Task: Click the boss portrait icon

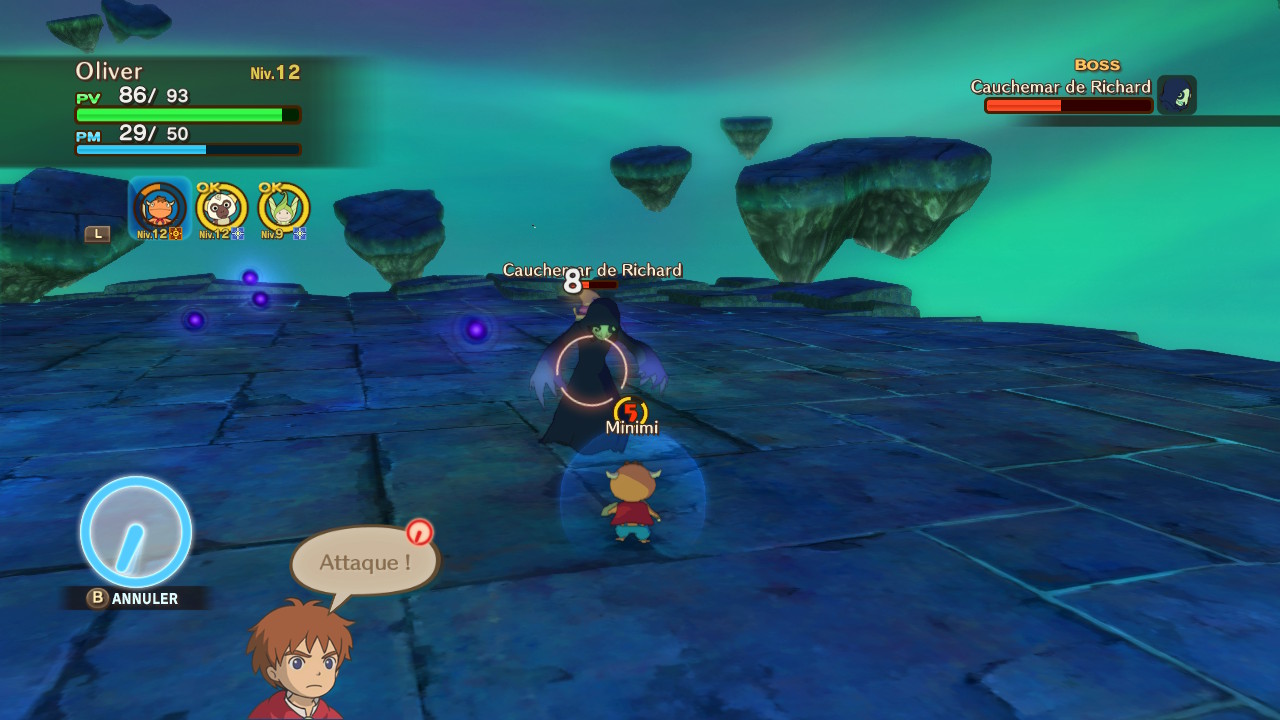Action: [1177, 95]
